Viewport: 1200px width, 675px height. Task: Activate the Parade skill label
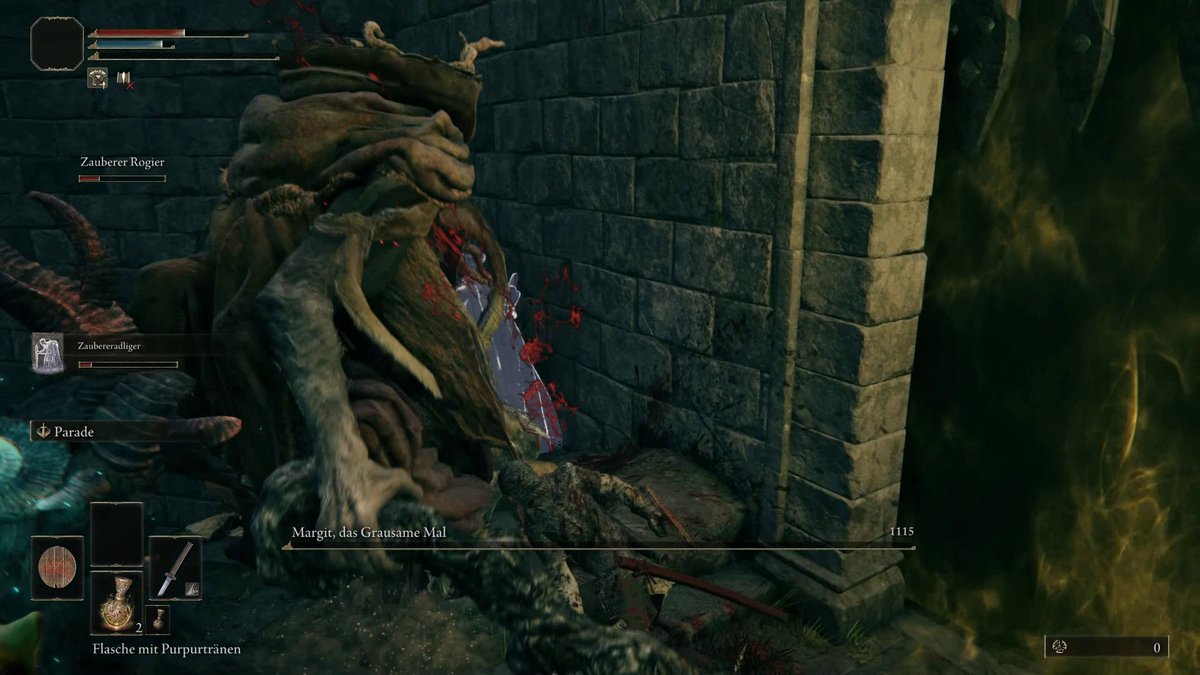(x=75, y=431)
